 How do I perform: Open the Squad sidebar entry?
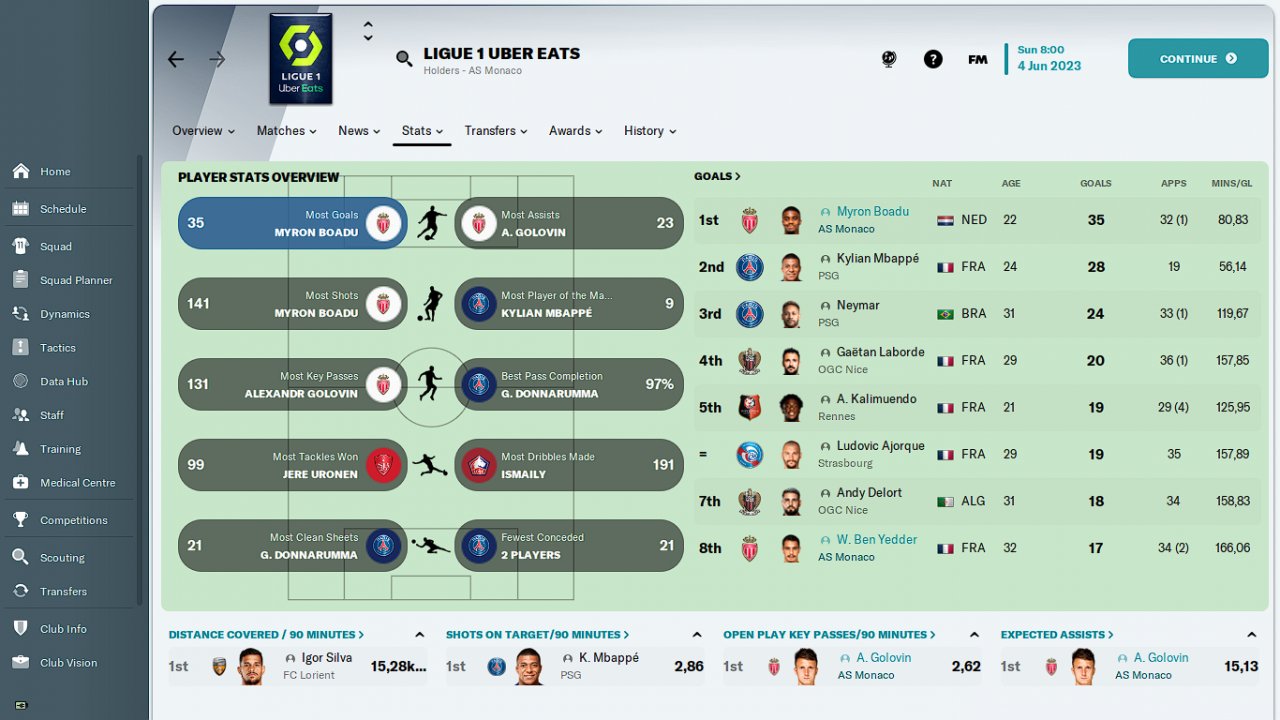56,246
